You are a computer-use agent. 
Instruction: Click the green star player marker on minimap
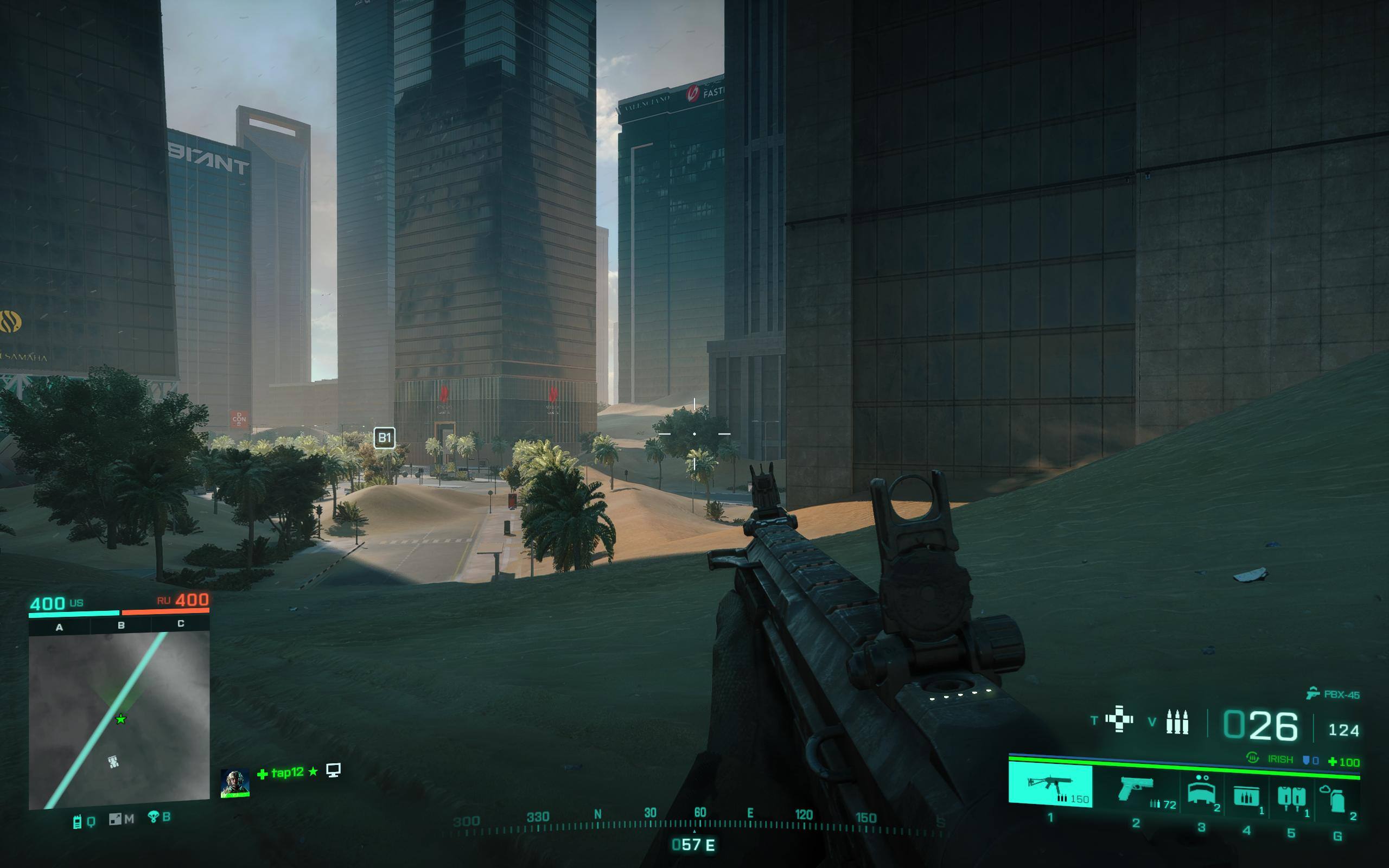click(x=120, y=719)
